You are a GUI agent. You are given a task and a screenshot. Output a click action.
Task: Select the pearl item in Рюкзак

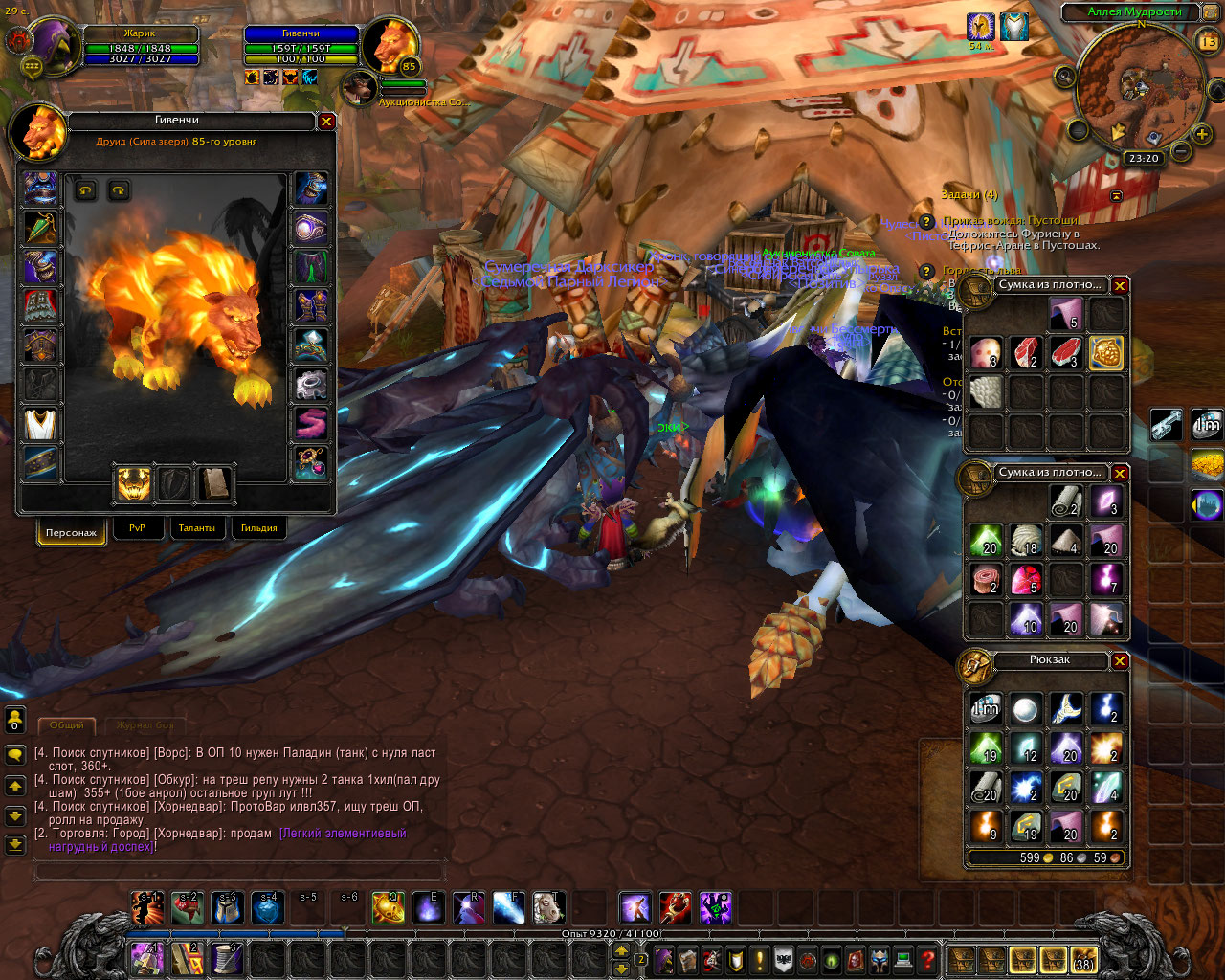click(x=1025, y=709)
